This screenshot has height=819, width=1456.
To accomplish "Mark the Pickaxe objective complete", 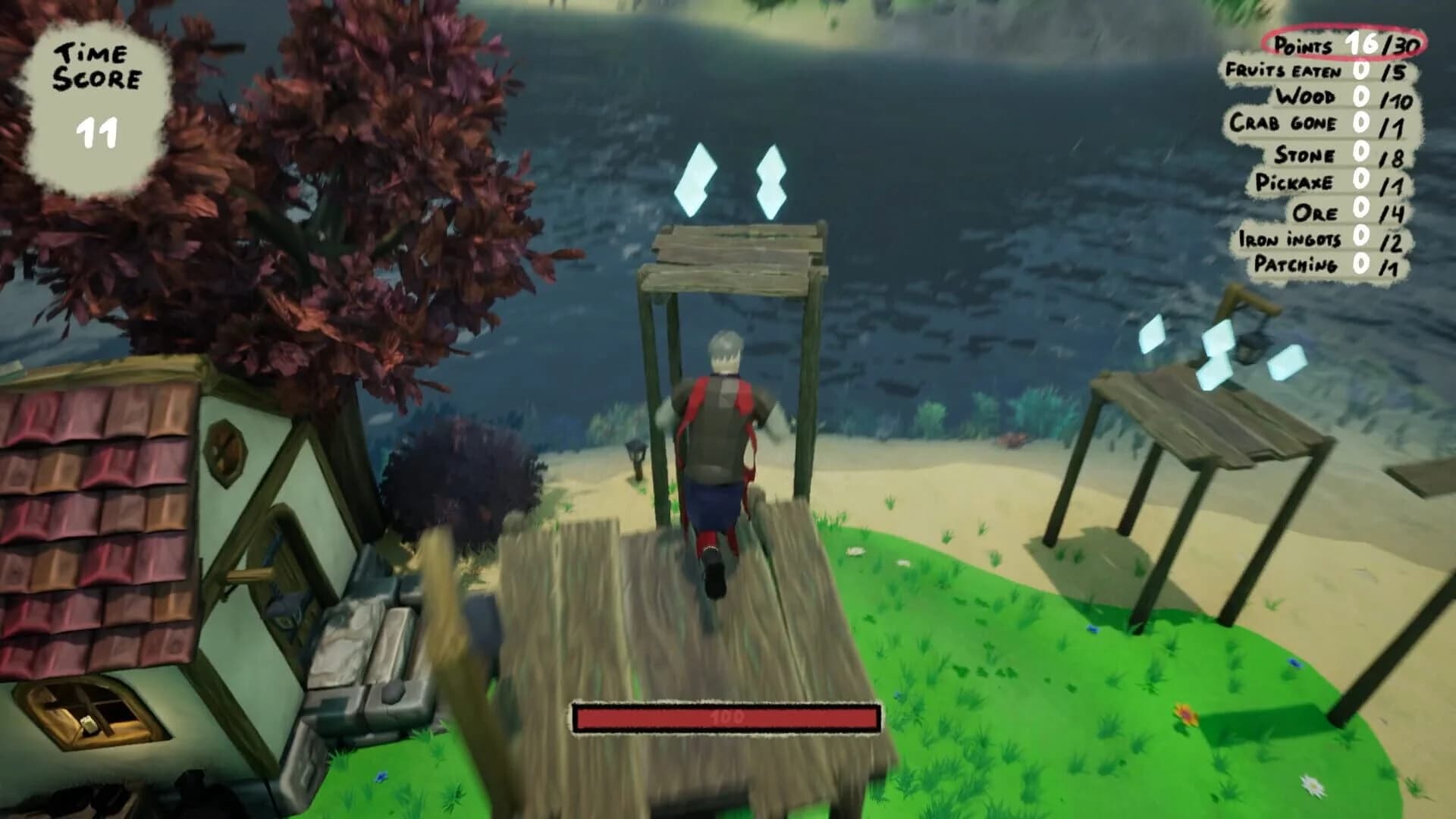I will point(1294,181).
